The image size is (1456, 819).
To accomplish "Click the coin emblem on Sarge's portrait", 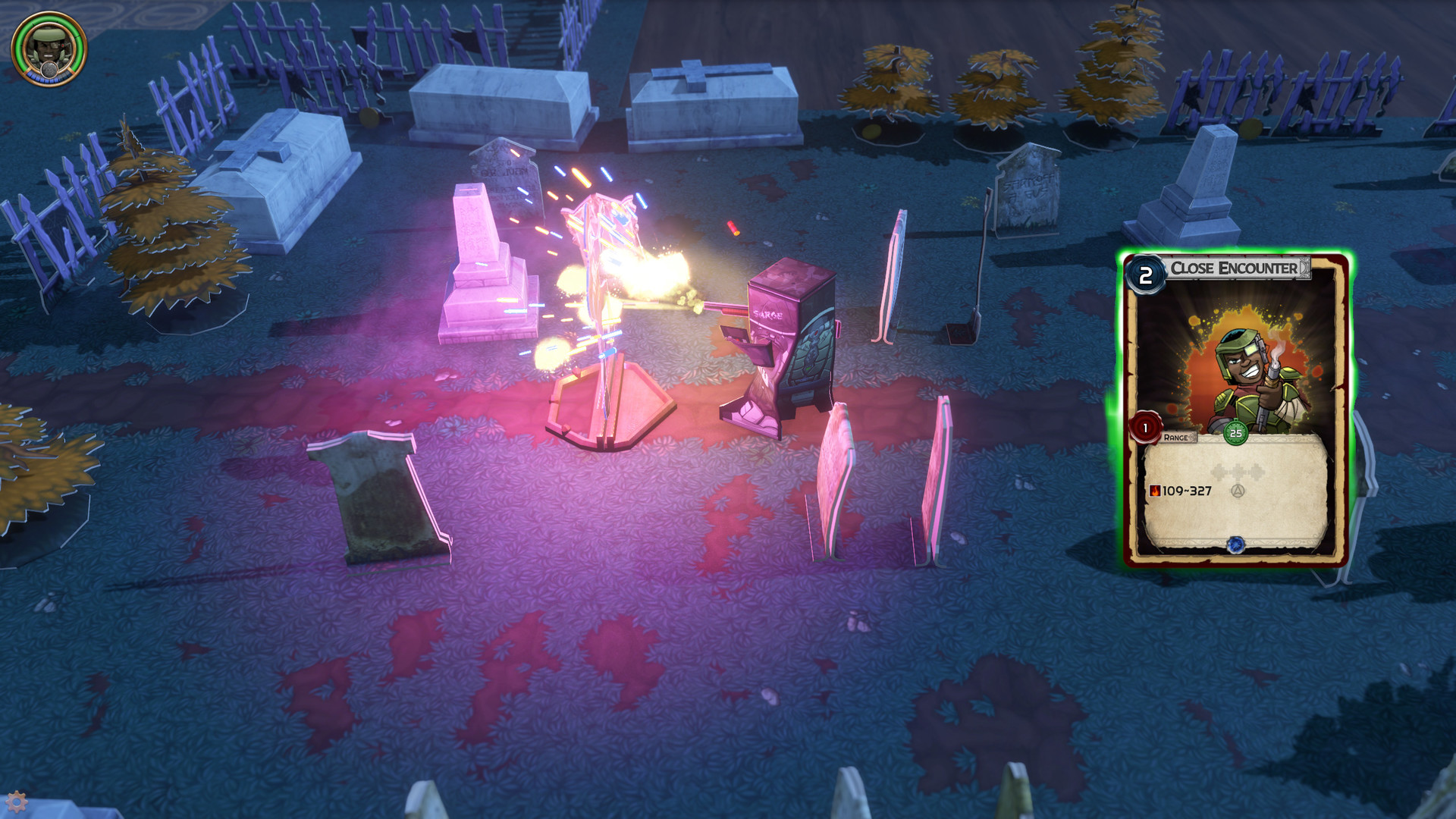I will [49, 70].
